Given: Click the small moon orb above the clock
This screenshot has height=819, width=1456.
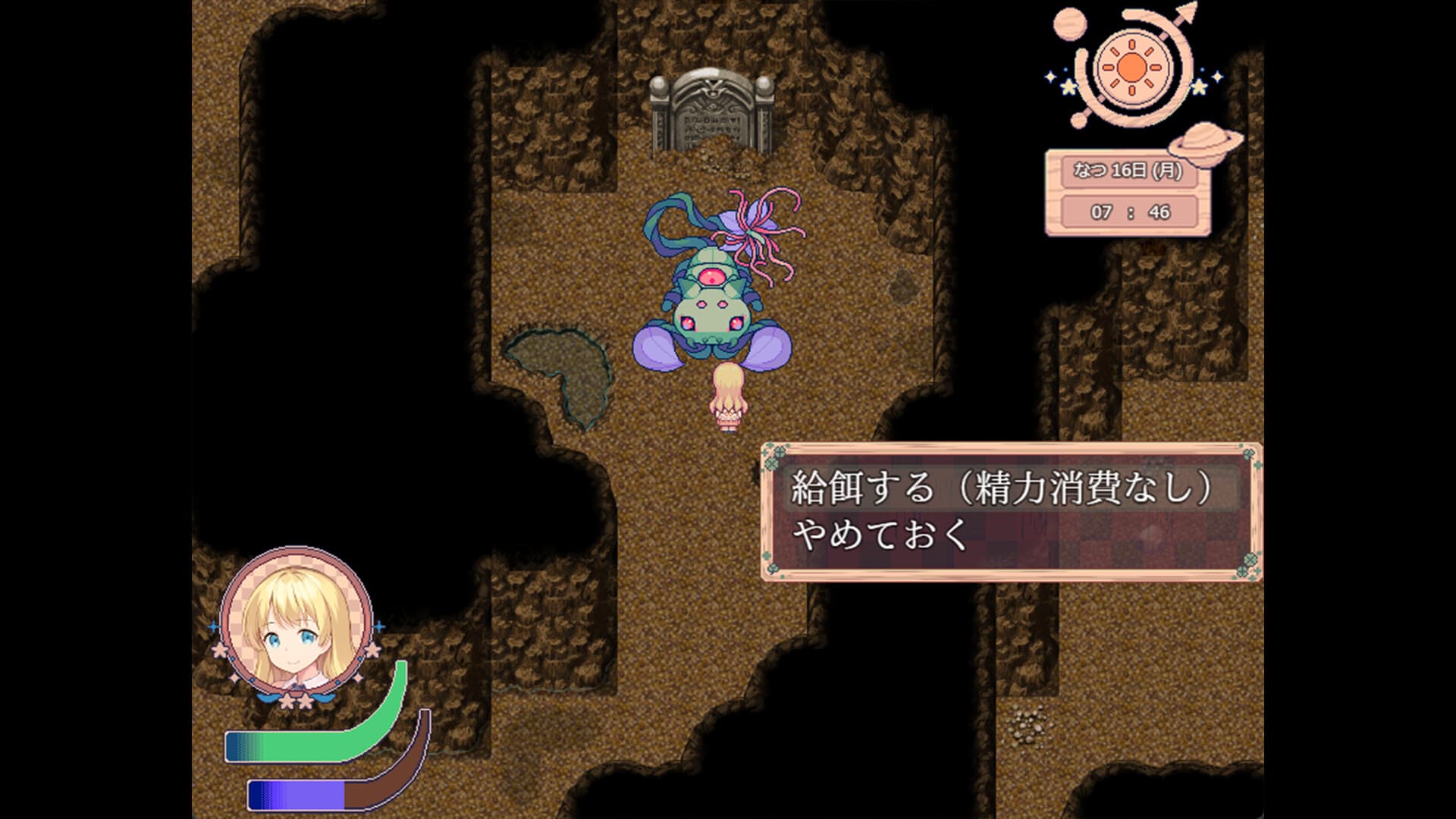Looking at the screenshot, I should point(1069,24).
